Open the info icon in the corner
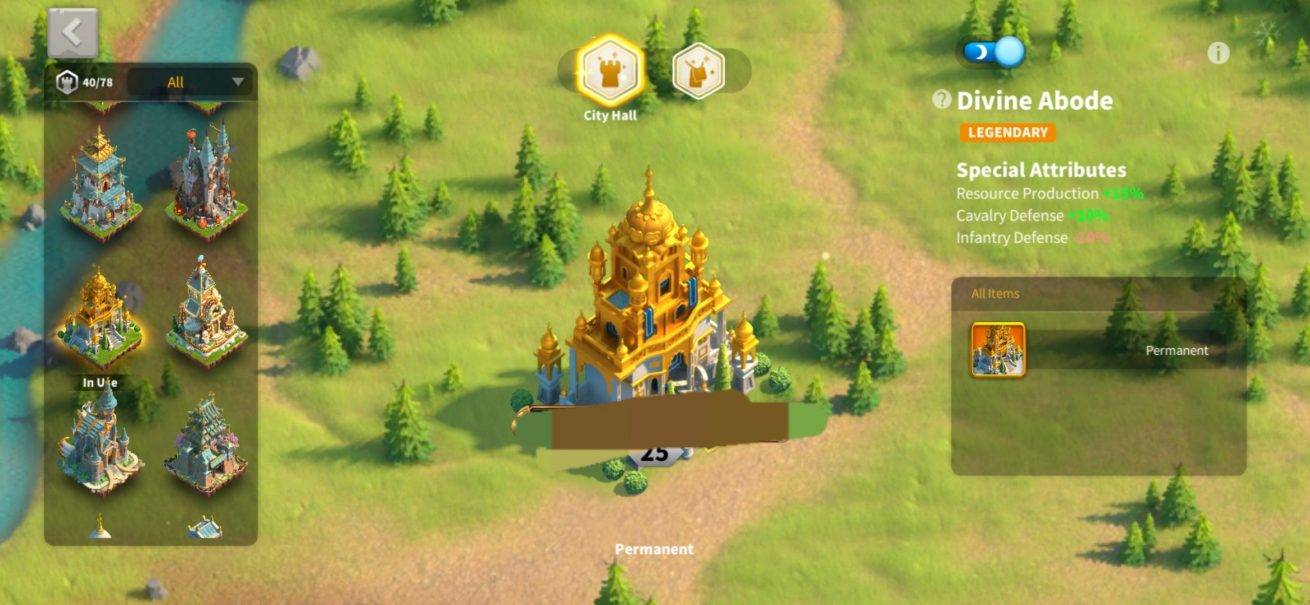The width and height of the screenshot is (1310, 605). [1218, 54]
